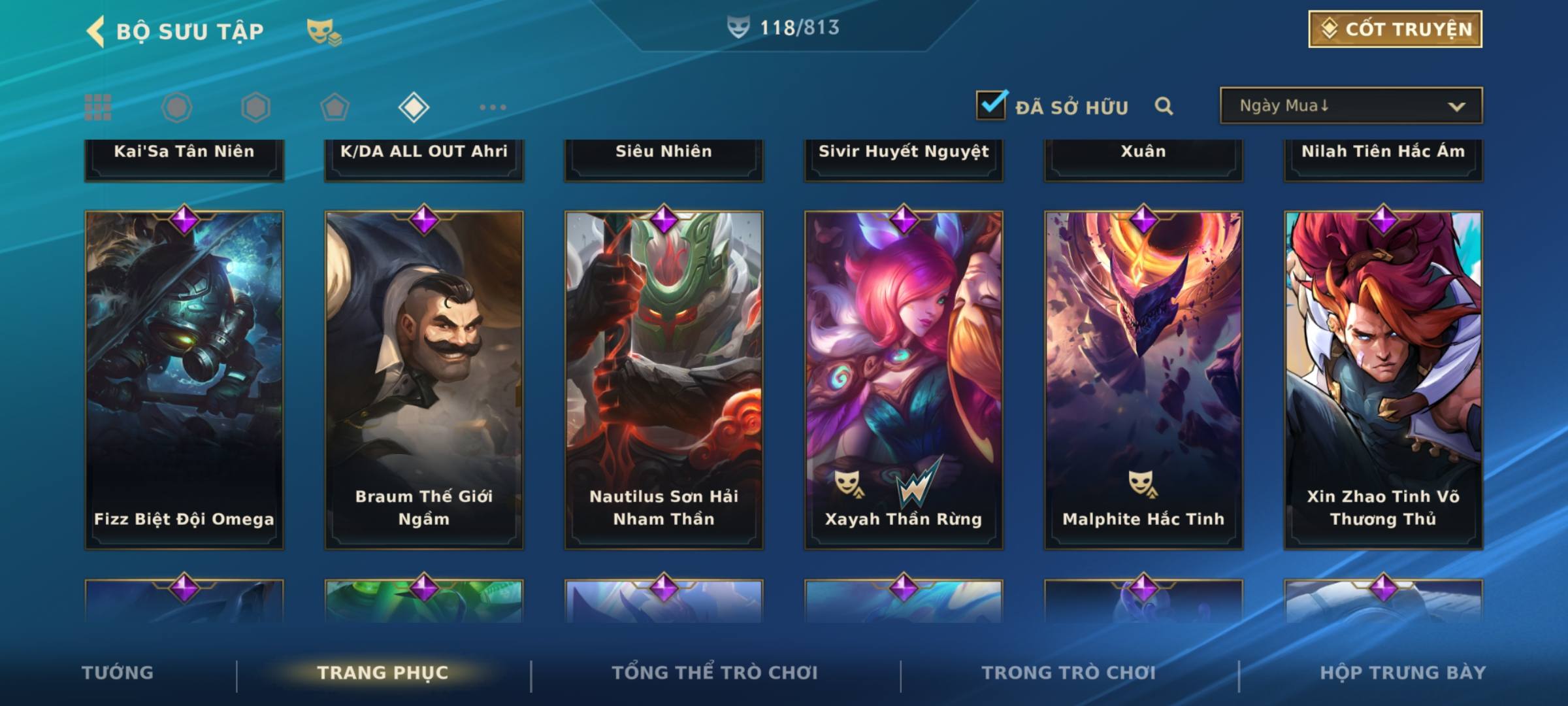The width and height of the screenshot is (1568, 706).
Task: Pick Xin Zhao Tinh Võ Thương Thủ
Action: tap(1383, 379)
